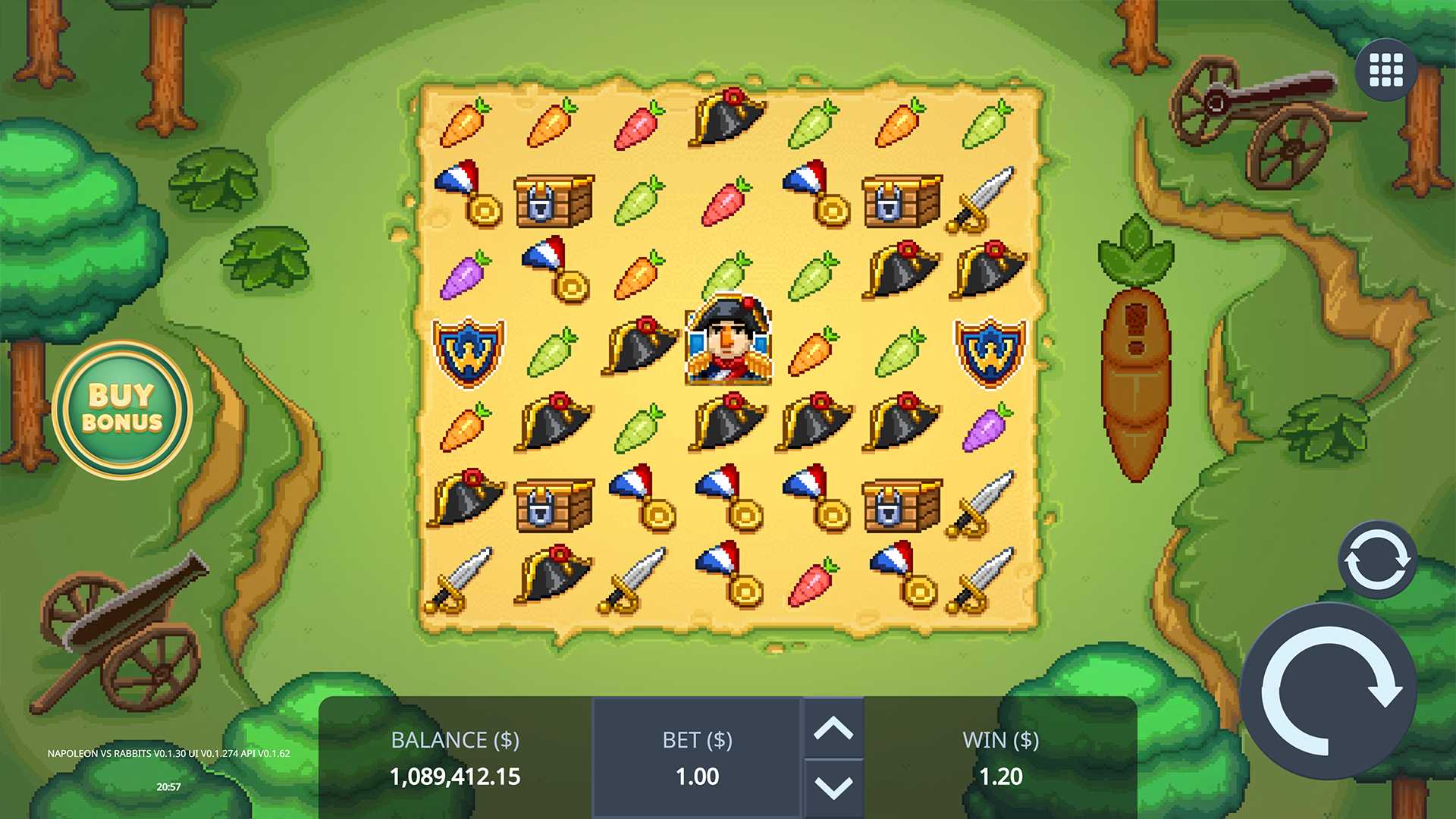
Task: Open the autoplay spin options
Action: [x=1377, y=560]
